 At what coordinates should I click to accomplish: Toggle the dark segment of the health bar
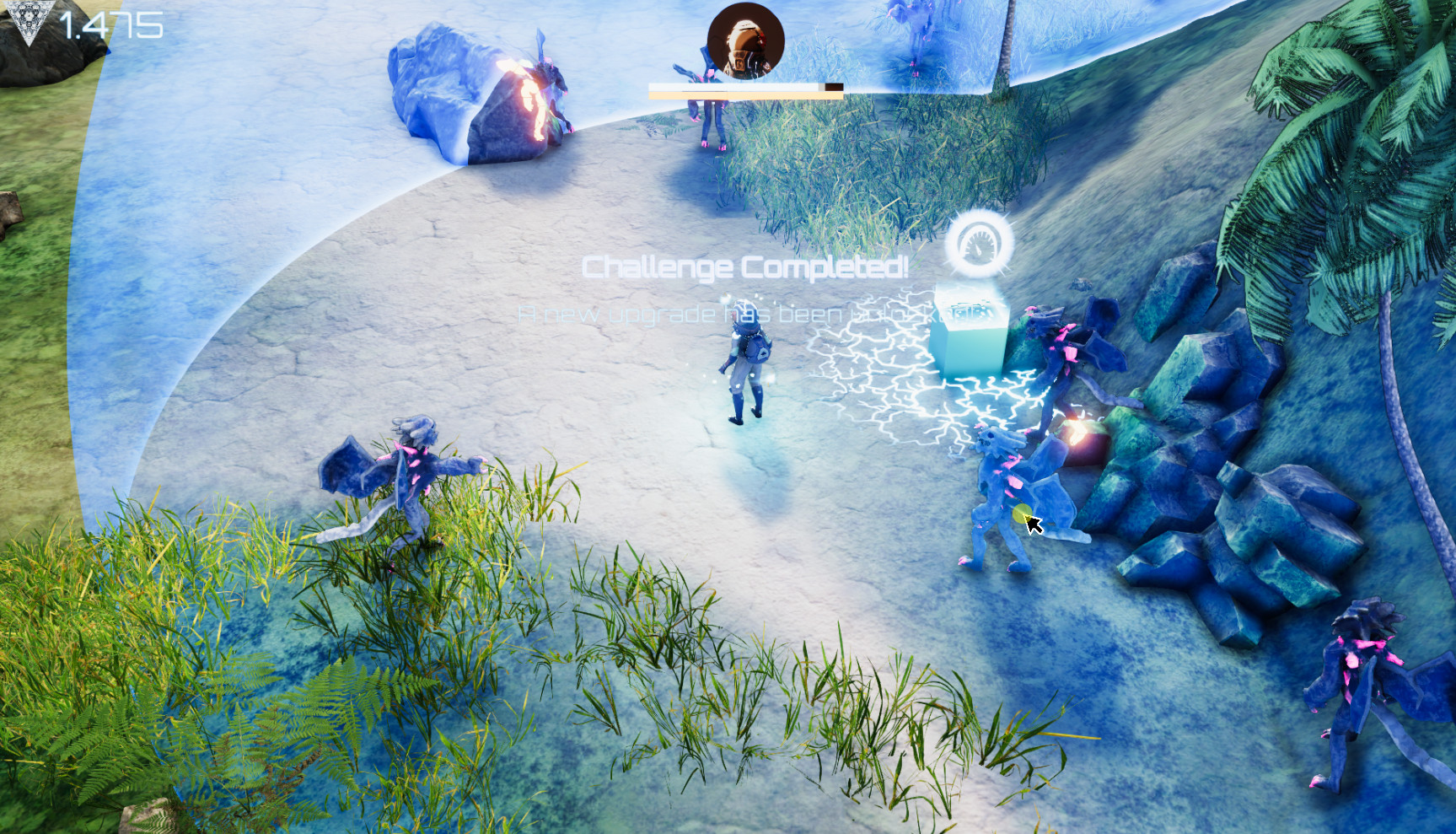830,87
